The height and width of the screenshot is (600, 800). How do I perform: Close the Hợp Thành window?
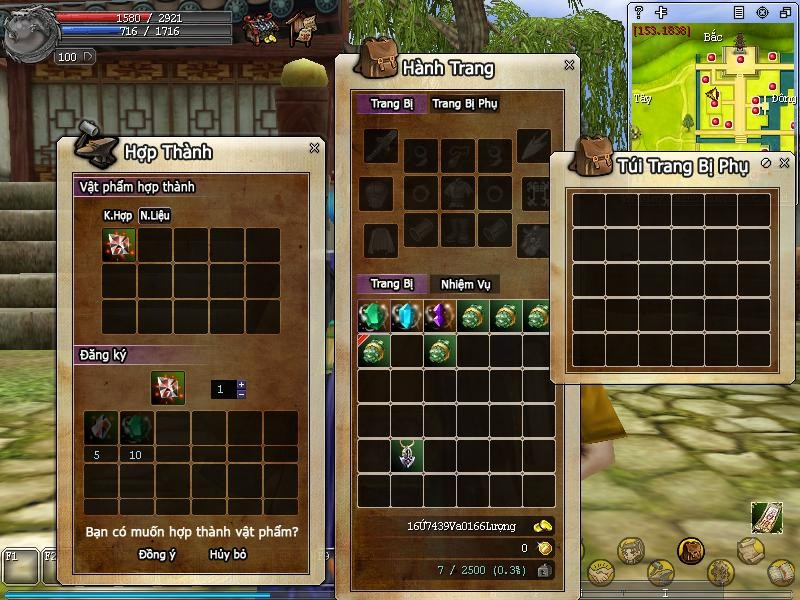[314, 148]
